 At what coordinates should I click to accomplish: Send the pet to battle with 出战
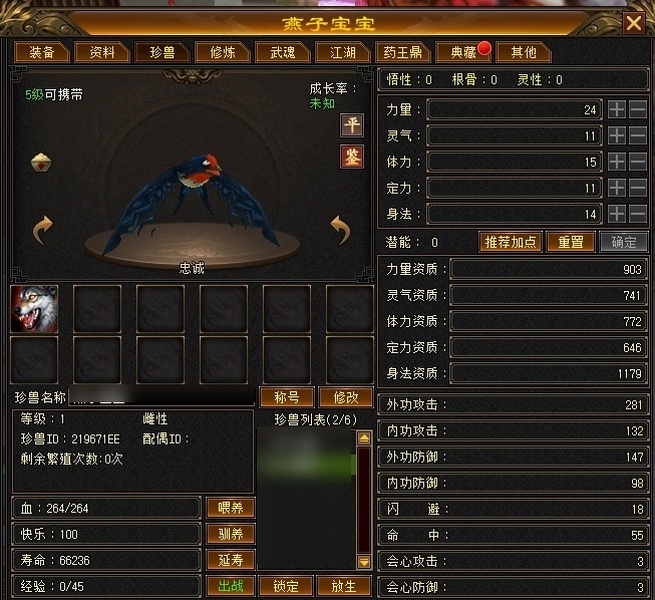click(x=230, y=586)
